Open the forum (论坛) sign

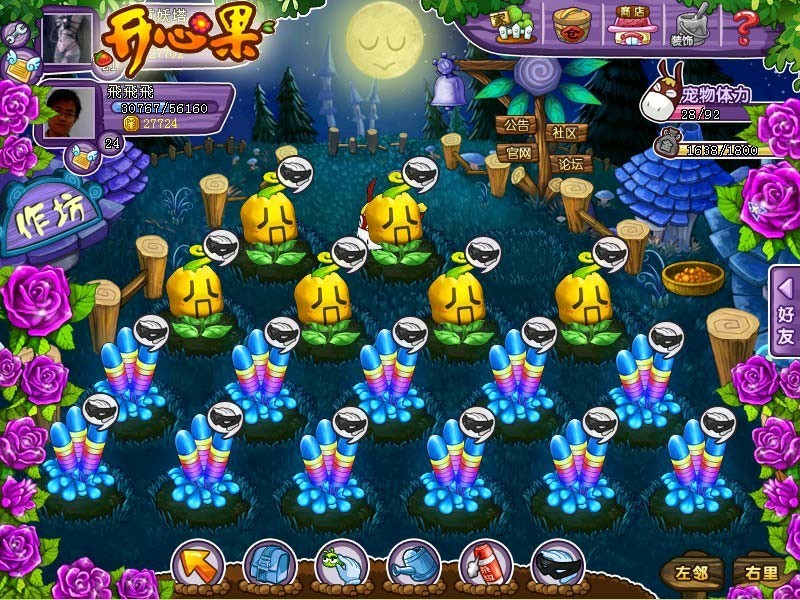(568, 163)
